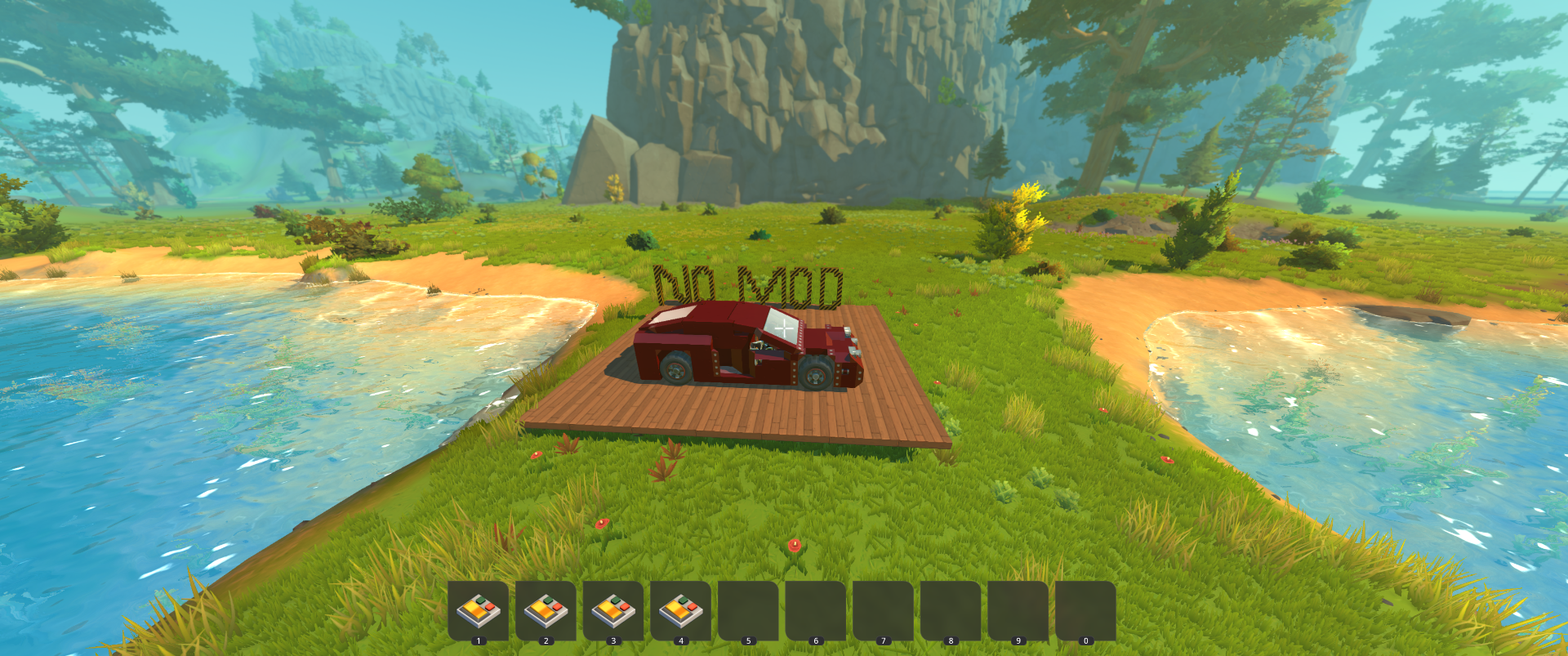This screenshot has width=1568, height=656.
Task: Choose the controller item in hotbar slot 2
Action: tap(546, 610)
